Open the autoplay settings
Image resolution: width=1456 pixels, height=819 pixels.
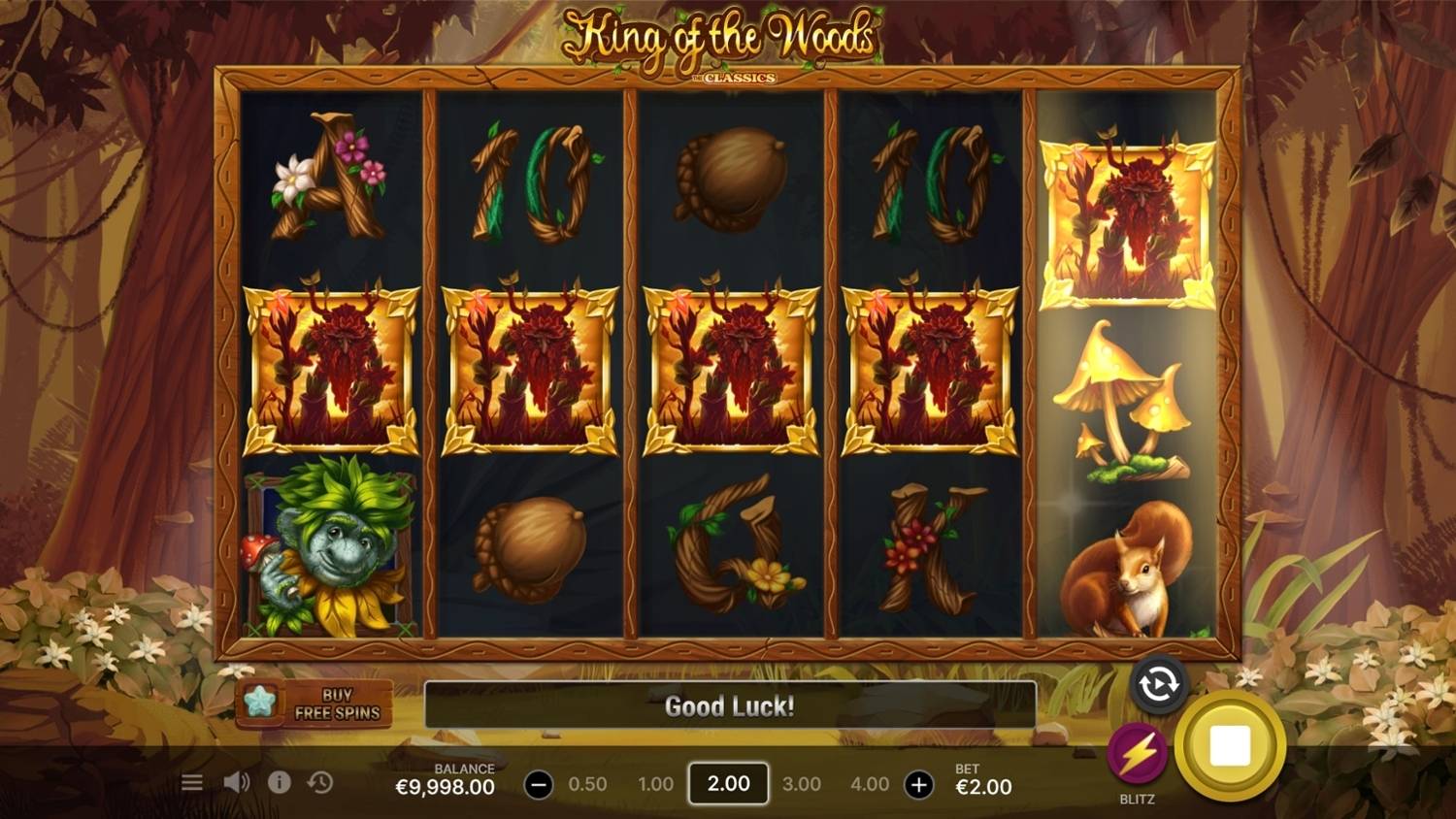1158,685
